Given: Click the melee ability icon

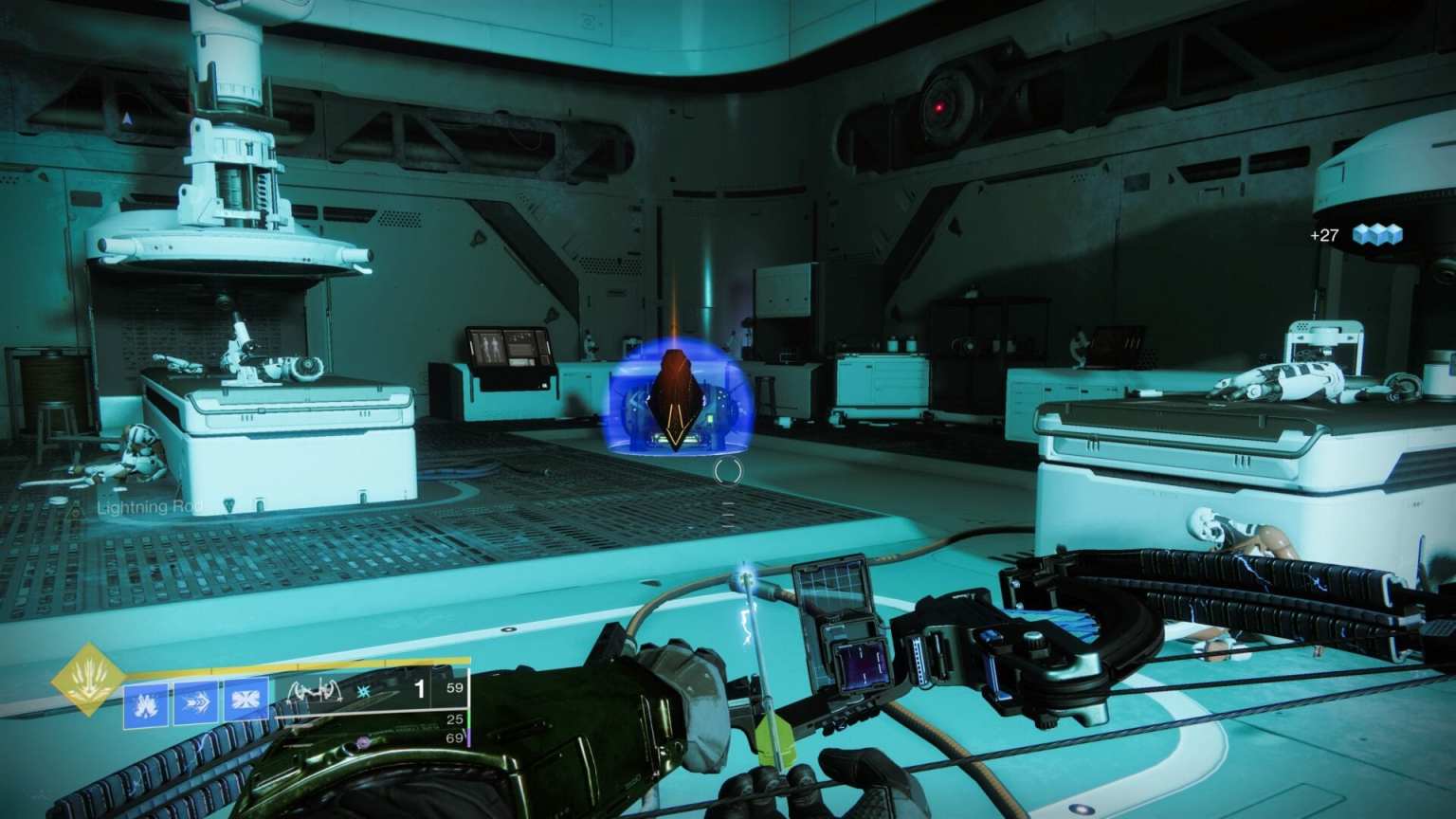Looking at the screenshot, I should tap(195, 699).
